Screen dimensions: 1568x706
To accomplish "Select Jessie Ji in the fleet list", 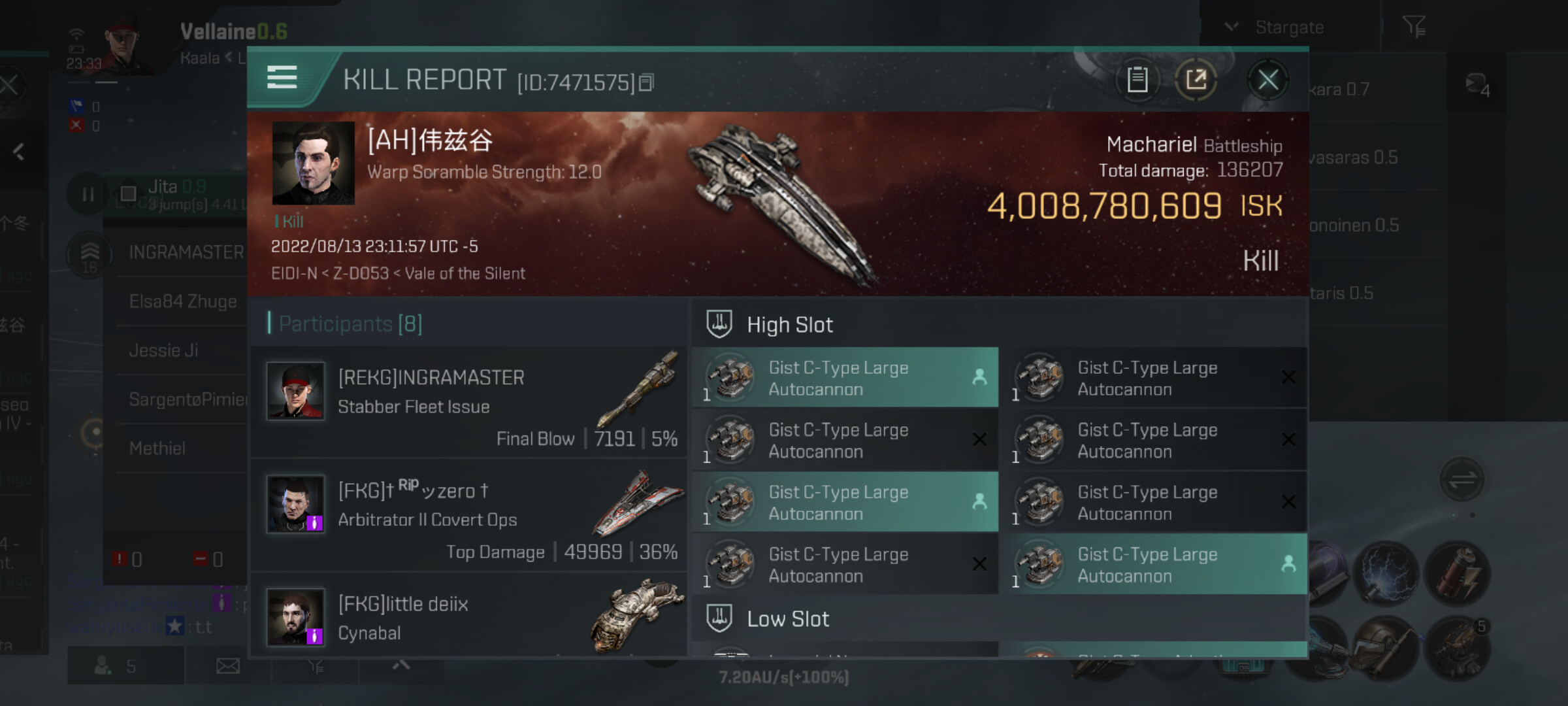I will pos(163,350).
